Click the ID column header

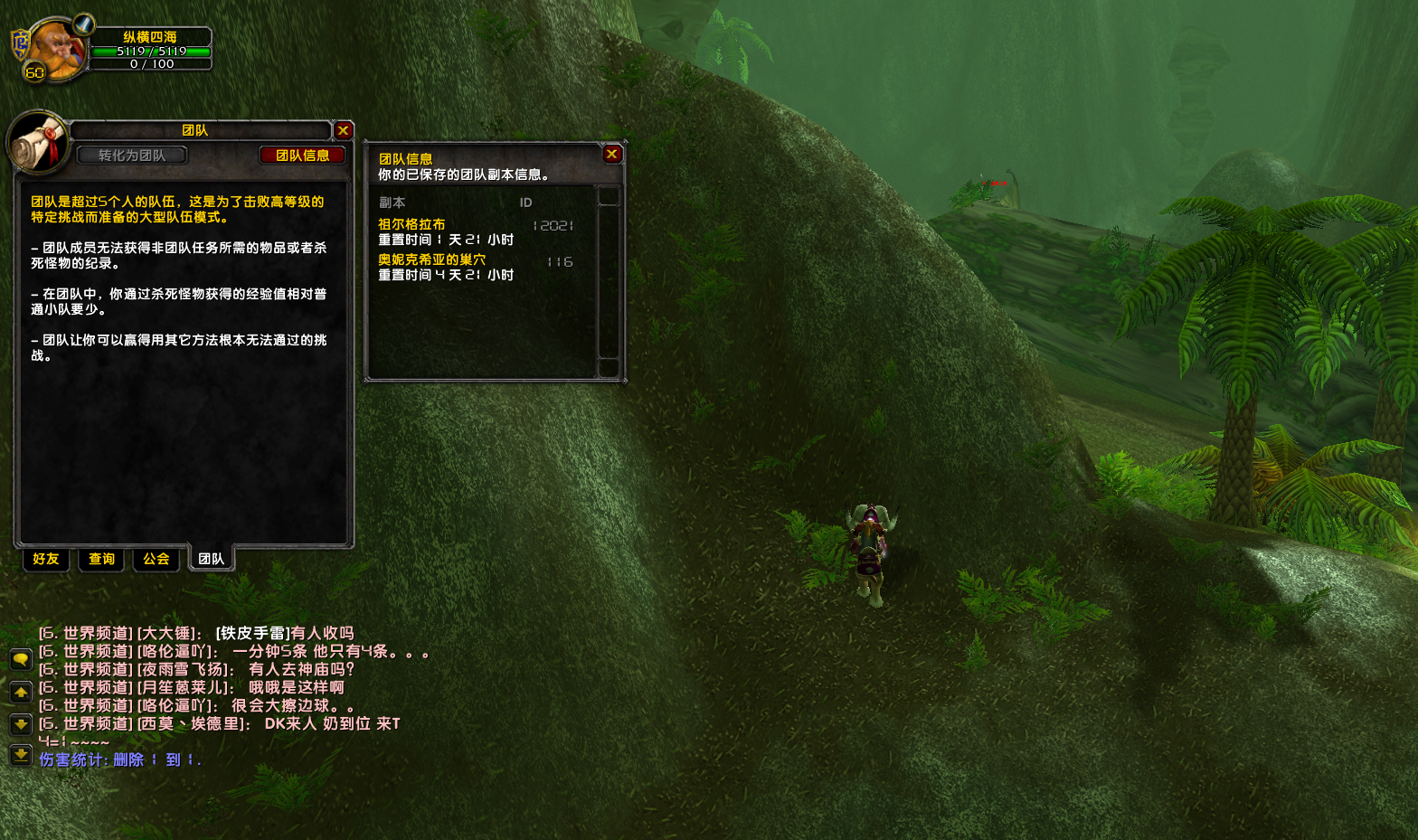tap(525, 203)
